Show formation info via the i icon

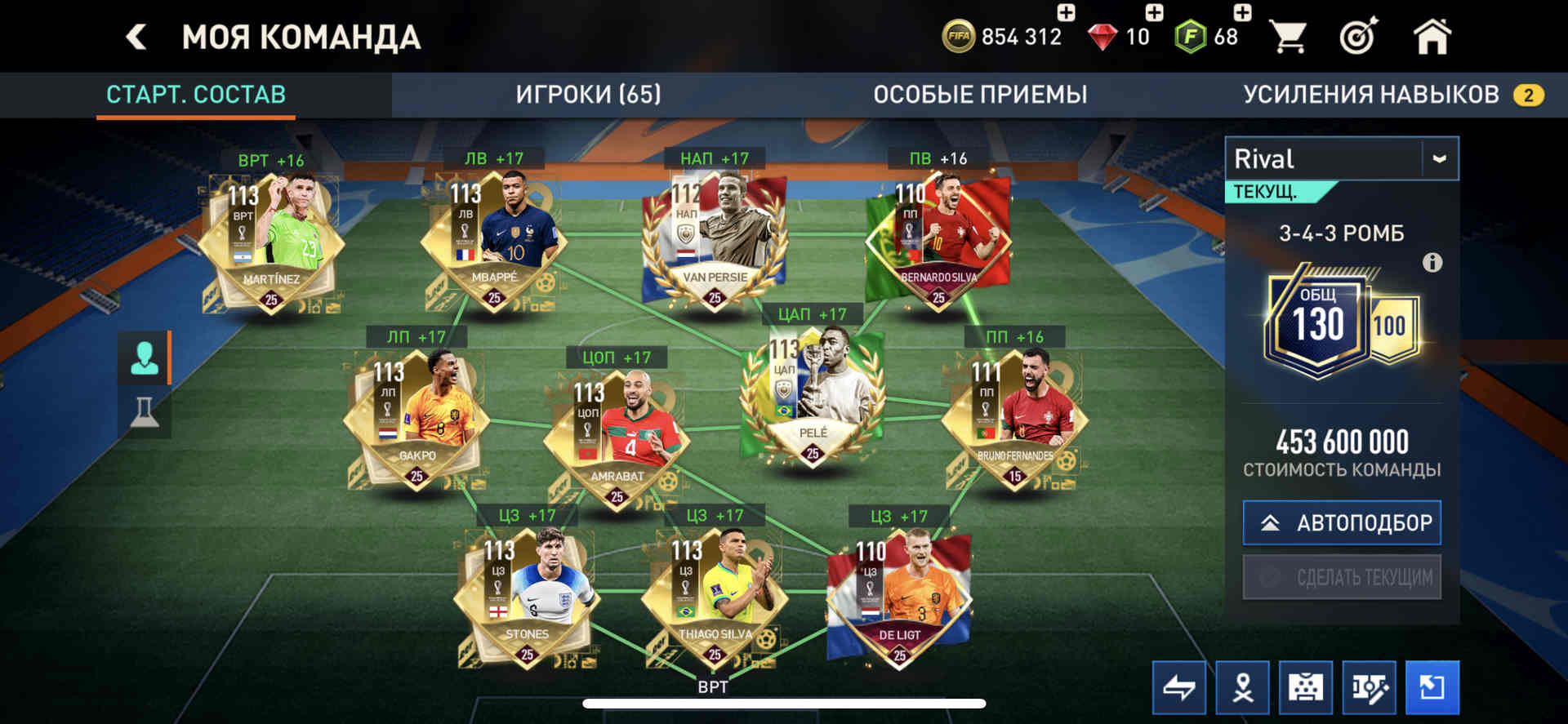1432,263
